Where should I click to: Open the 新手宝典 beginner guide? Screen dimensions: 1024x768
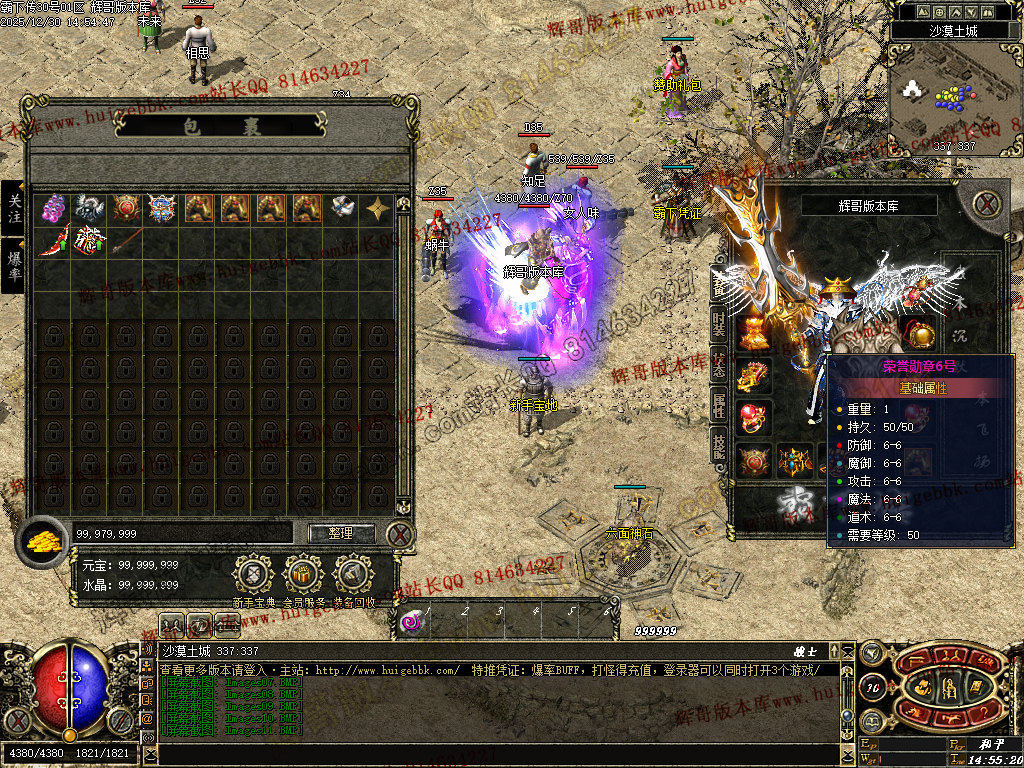click(253, 575)
